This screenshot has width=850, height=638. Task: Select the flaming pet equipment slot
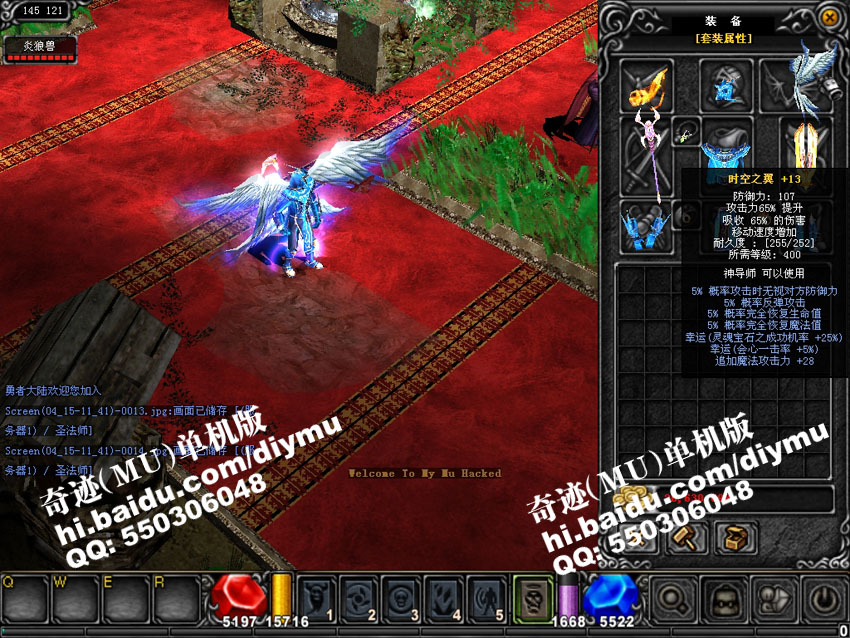646,84
